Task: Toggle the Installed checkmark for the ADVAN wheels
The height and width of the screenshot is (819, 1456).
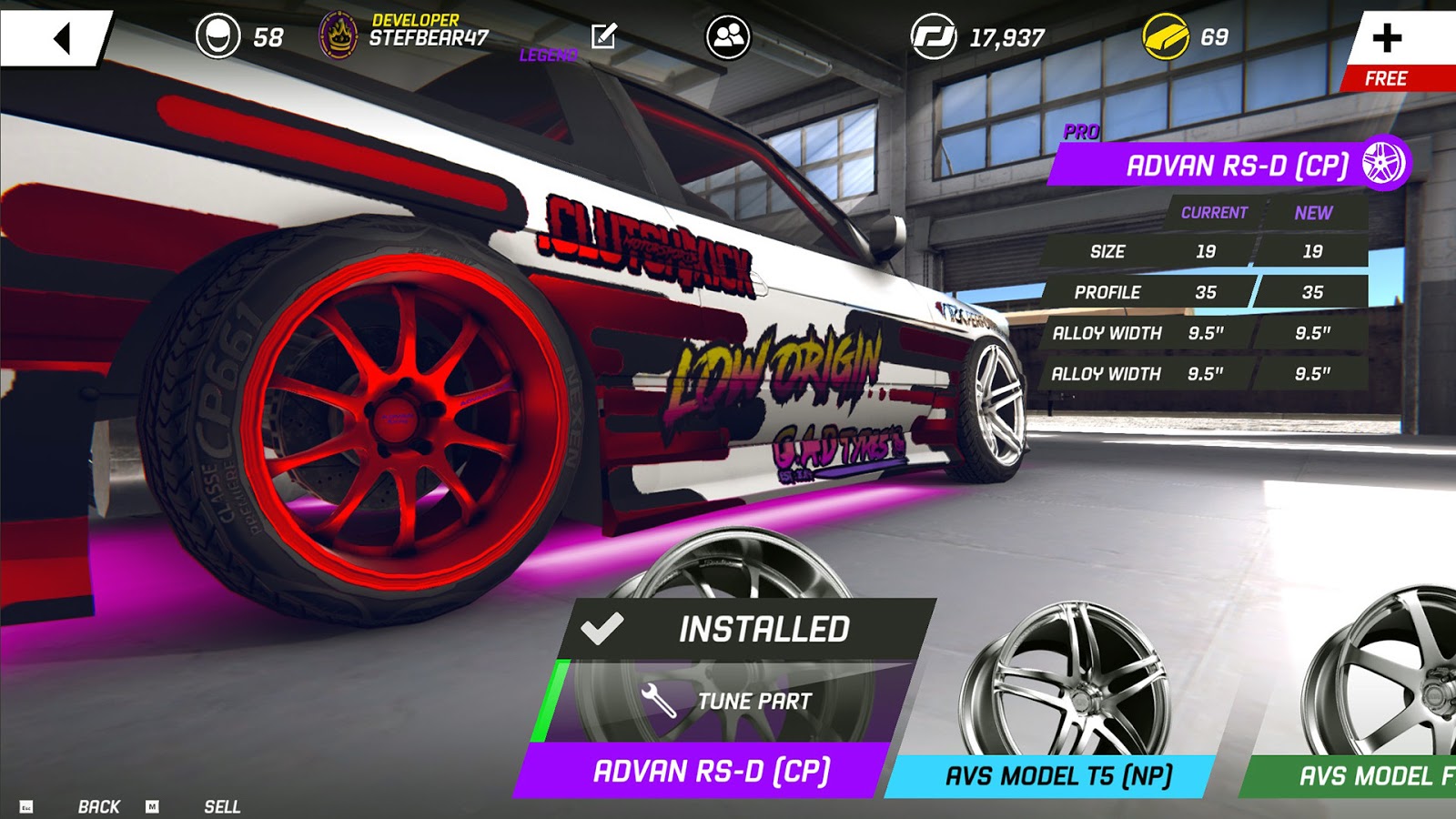Action: click(x=603, y=626)
